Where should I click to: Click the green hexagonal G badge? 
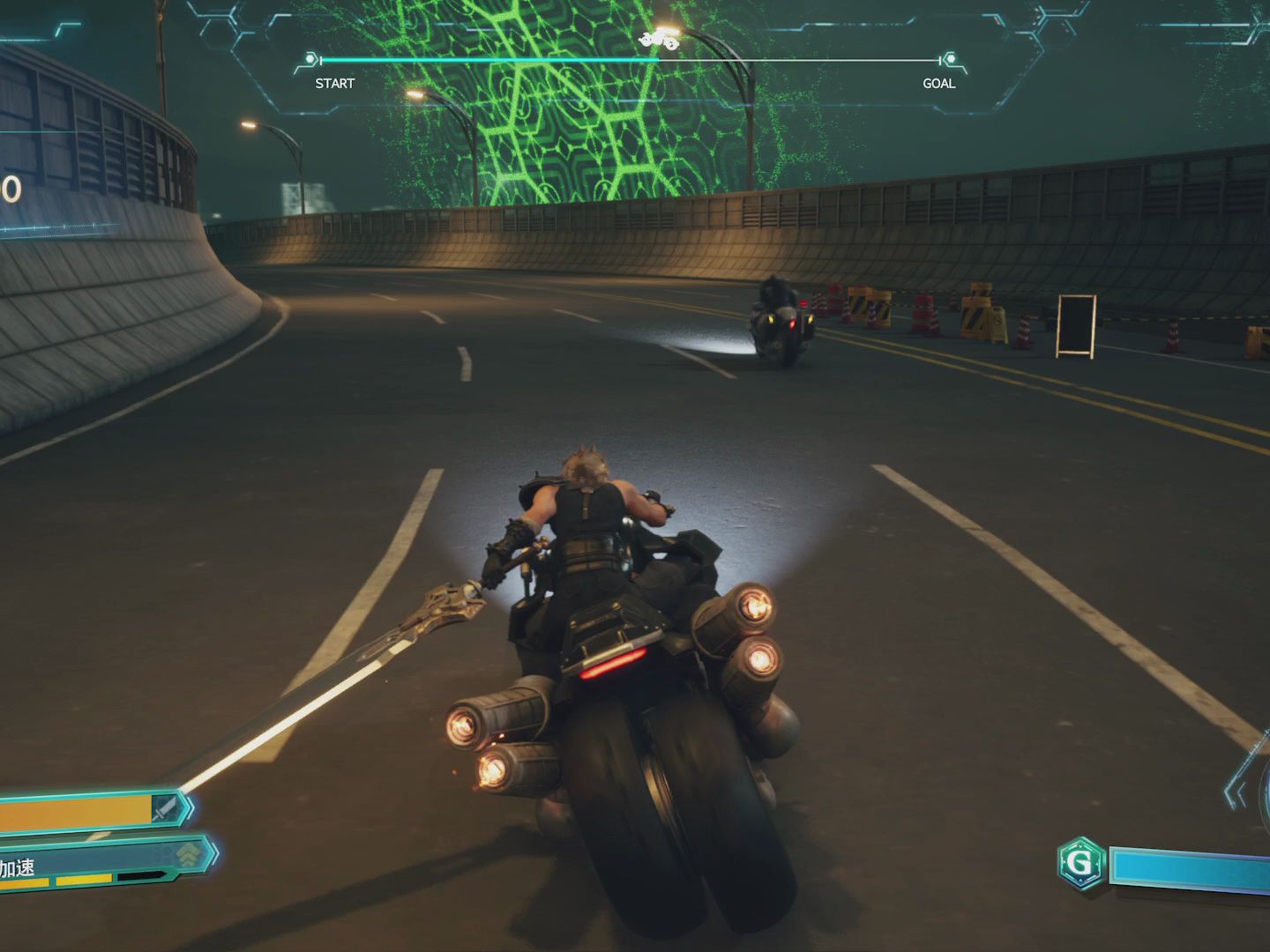(1080, 863)
